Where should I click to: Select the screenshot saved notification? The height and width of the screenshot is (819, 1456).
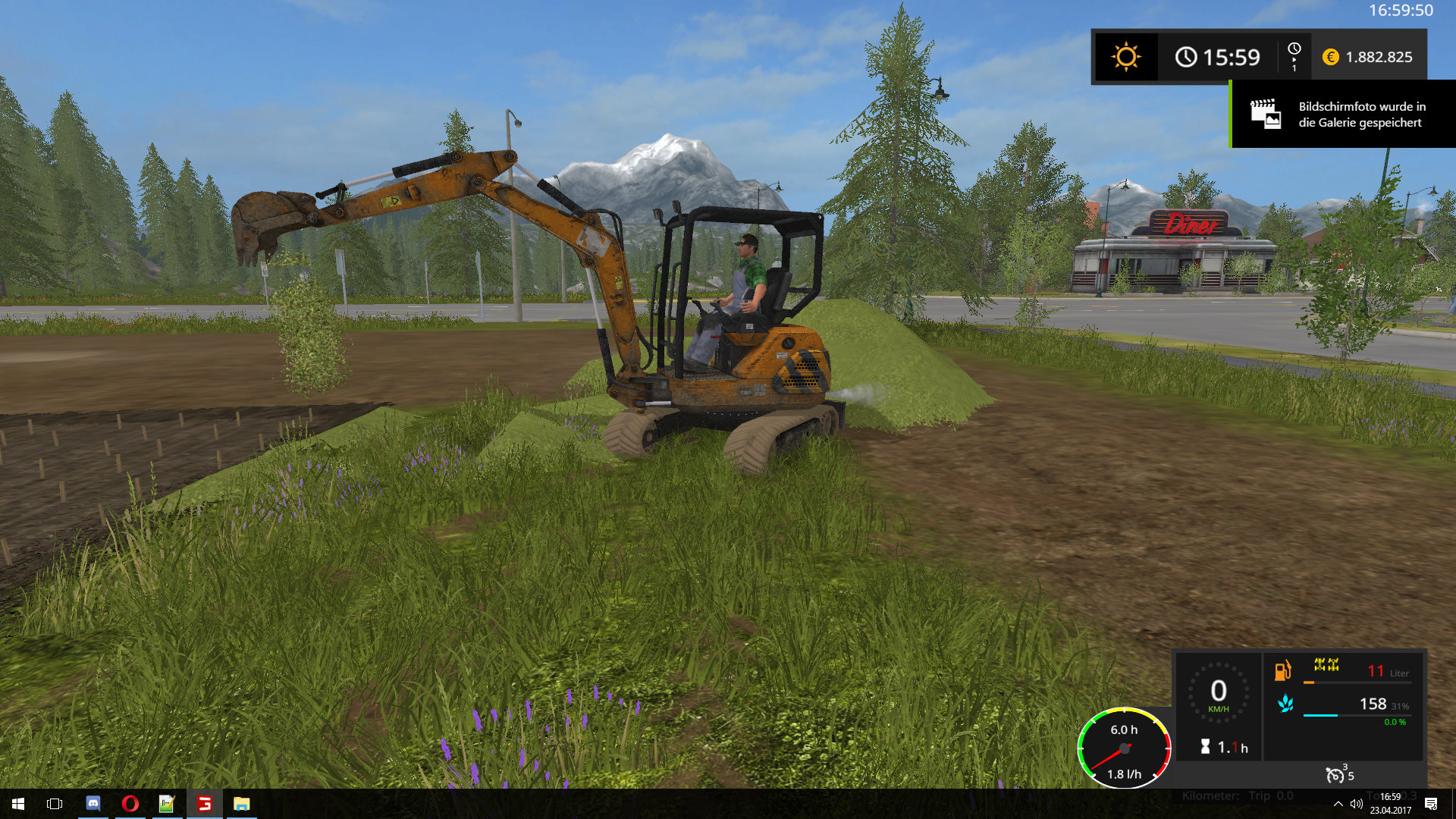coord(1344,115)
